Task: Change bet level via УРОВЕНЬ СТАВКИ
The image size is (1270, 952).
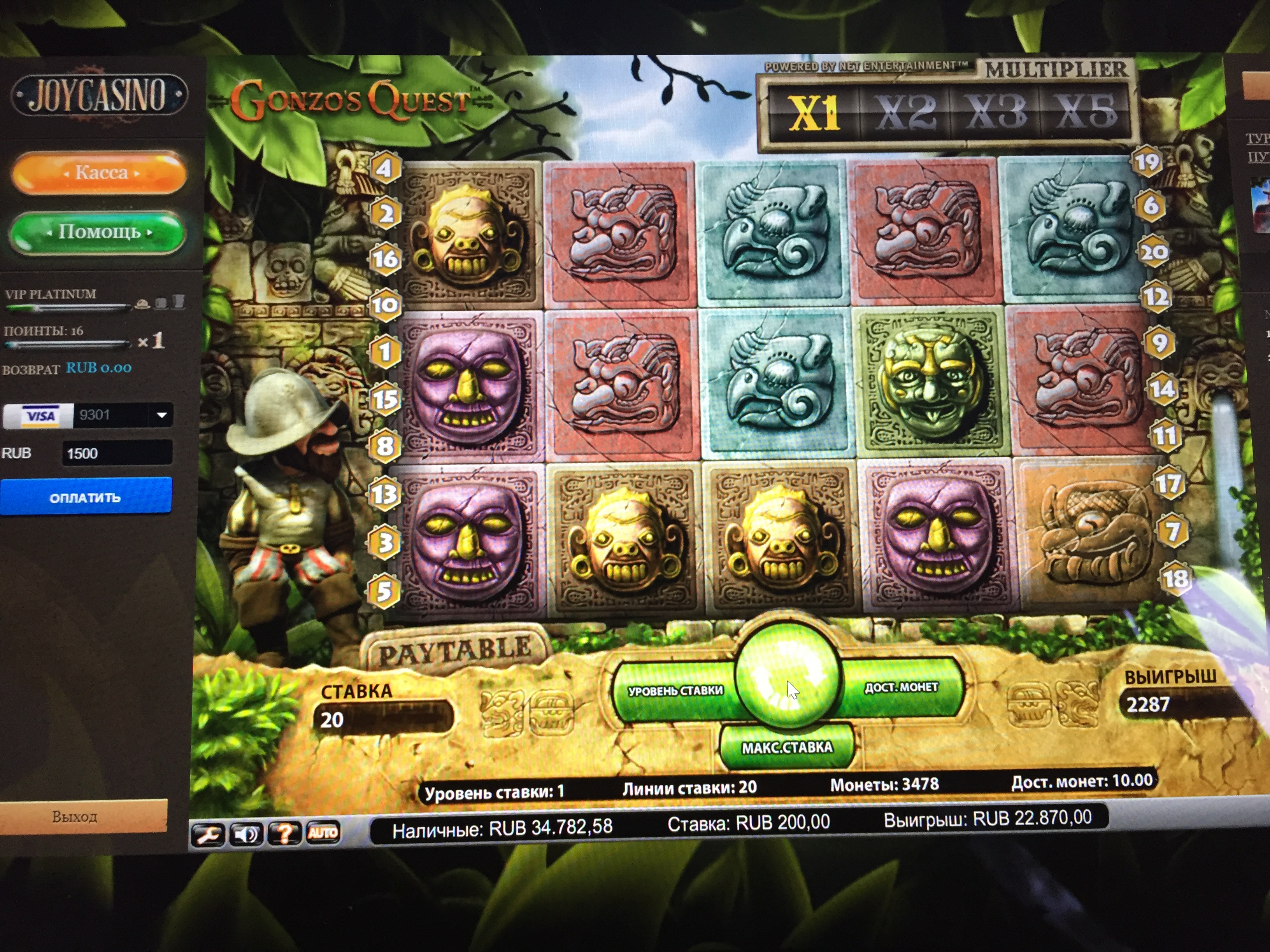Action: coord(675,691)
